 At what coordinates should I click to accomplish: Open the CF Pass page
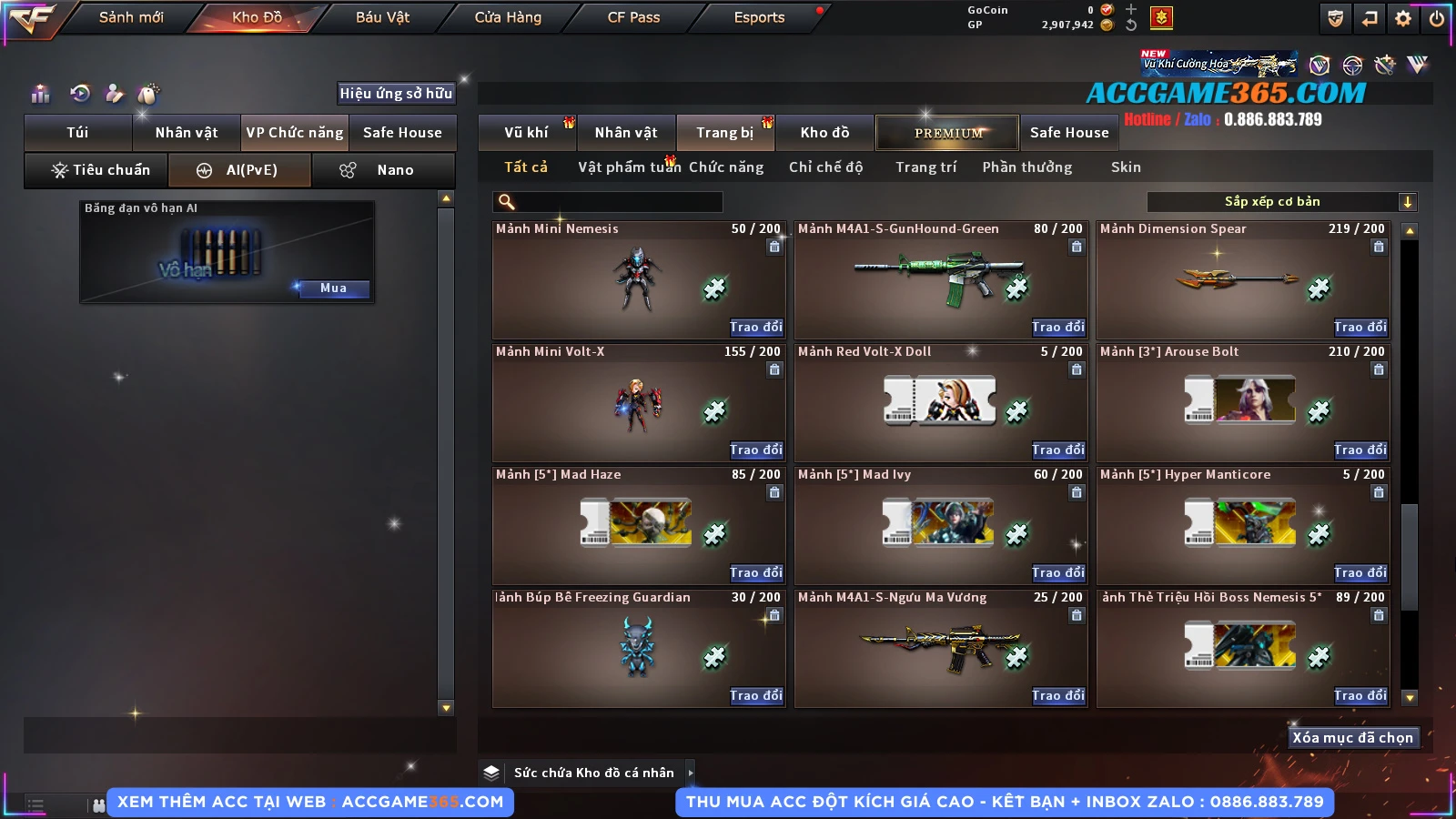coord(633,17)
